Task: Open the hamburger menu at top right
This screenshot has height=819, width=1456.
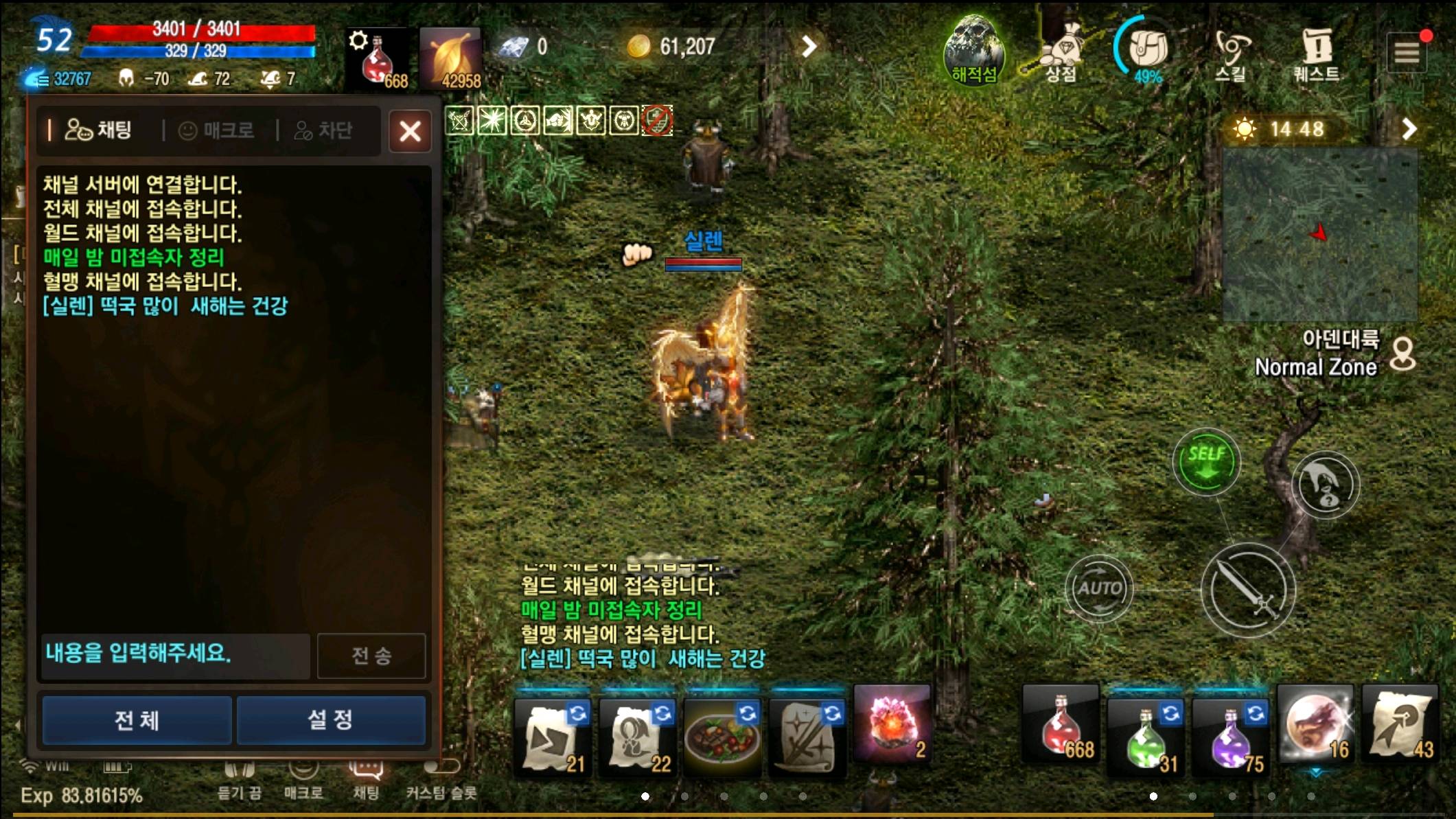Action: (x=1407, y=51)
